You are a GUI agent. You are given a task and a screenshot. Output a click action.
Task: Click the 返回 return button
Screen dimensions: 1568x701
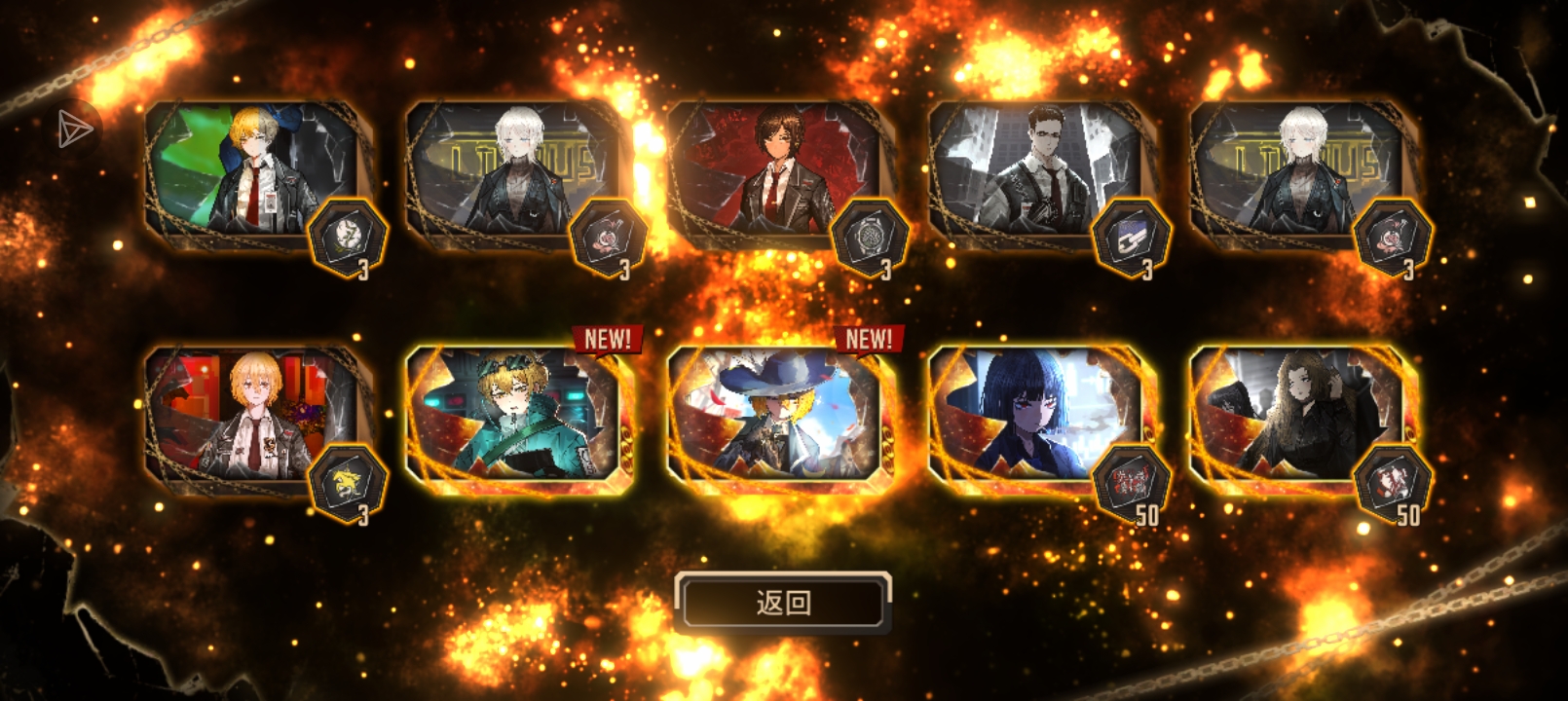(x=783, y=603)
